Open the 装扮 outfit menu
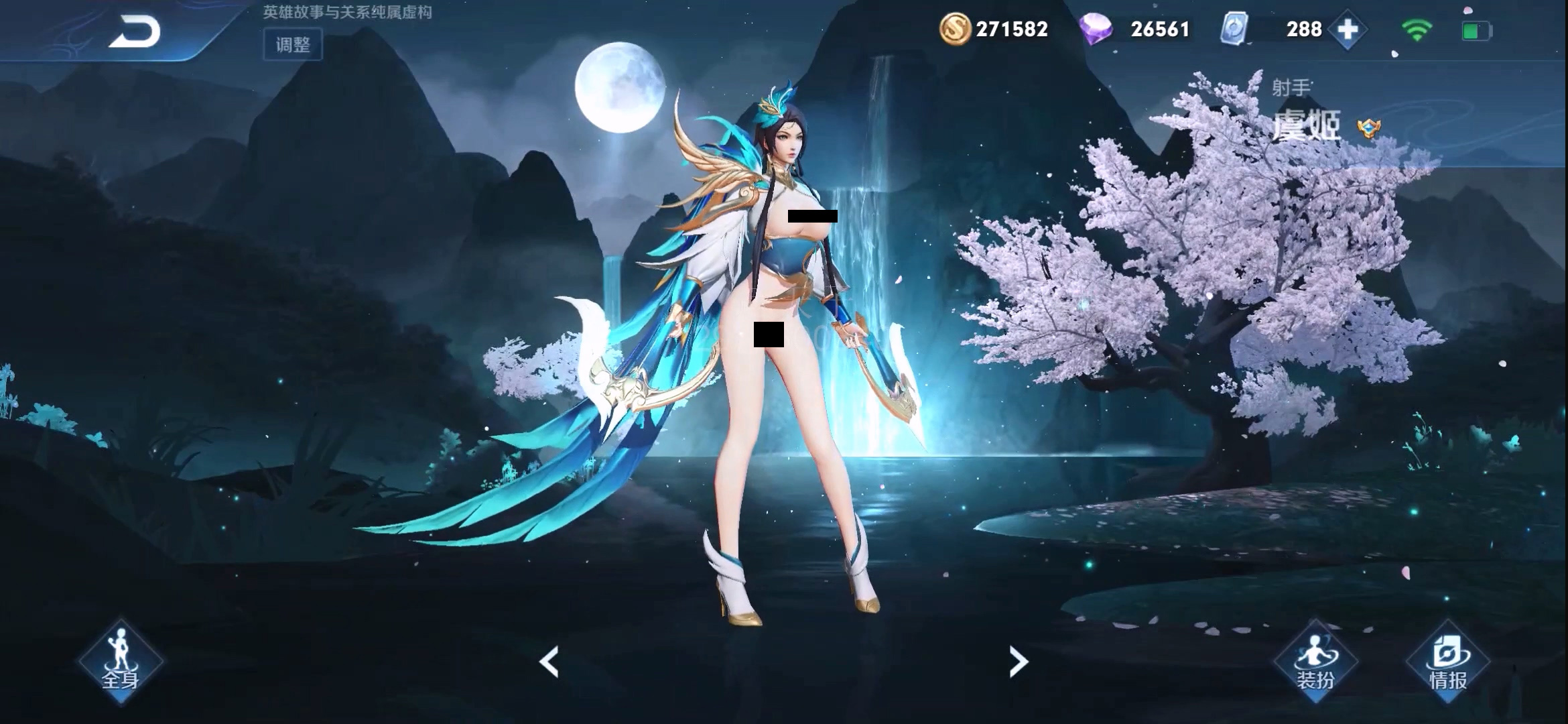Viewport: 1568px width, 724px height. coord(1315,662)
